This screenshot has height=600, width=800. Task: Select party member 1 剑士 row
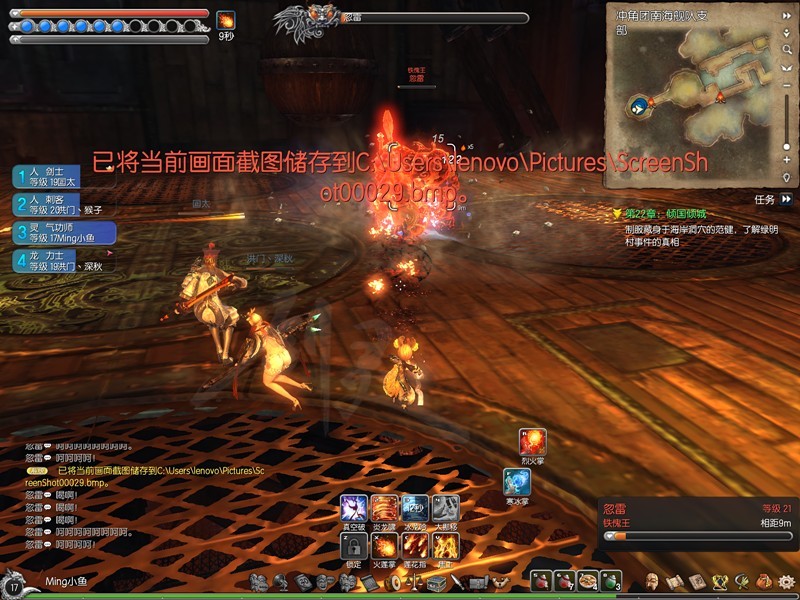62,177
